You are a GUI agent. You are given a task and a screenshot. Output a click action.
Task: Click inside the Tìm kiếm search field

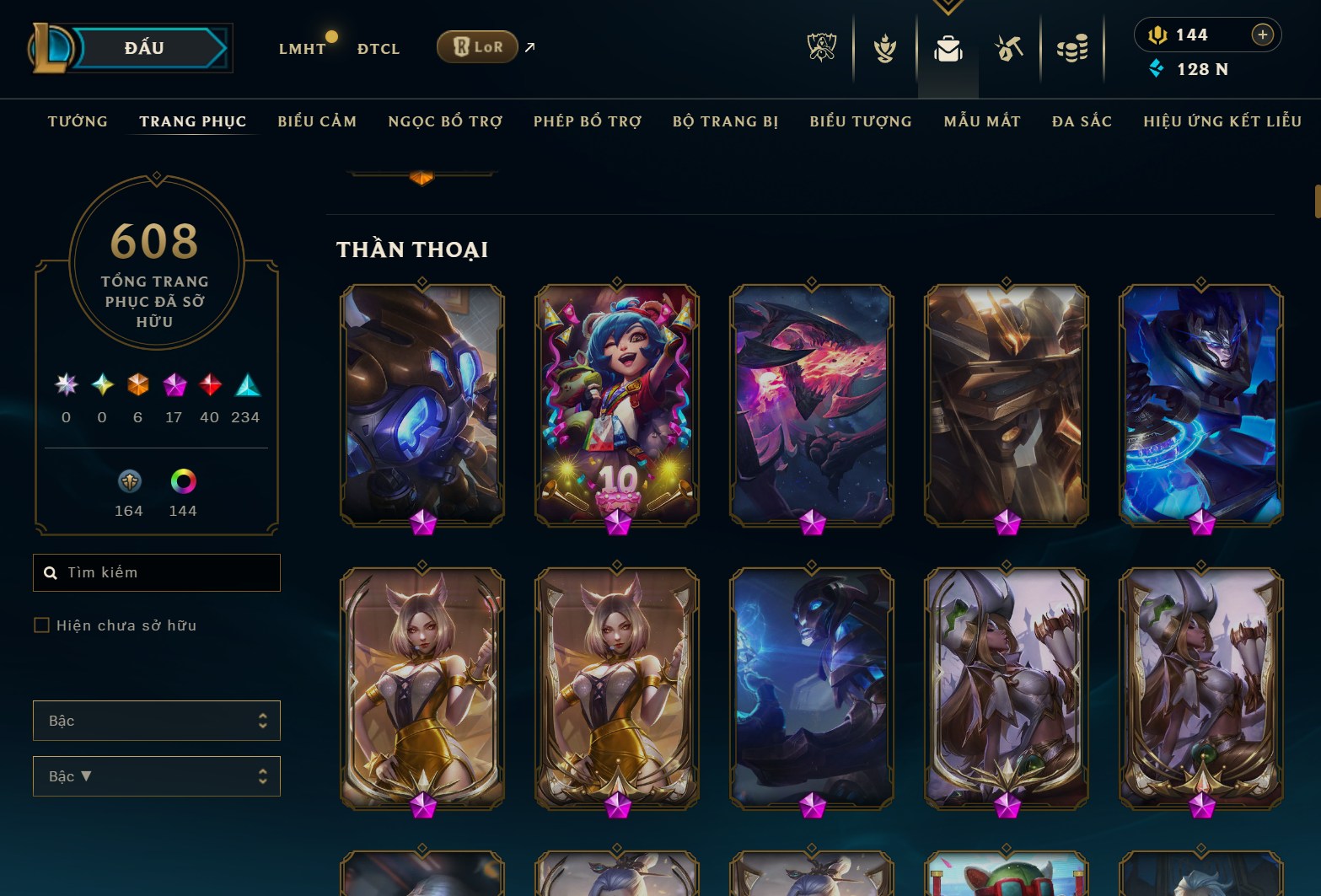pyautogui.click(x=156, y=572)
